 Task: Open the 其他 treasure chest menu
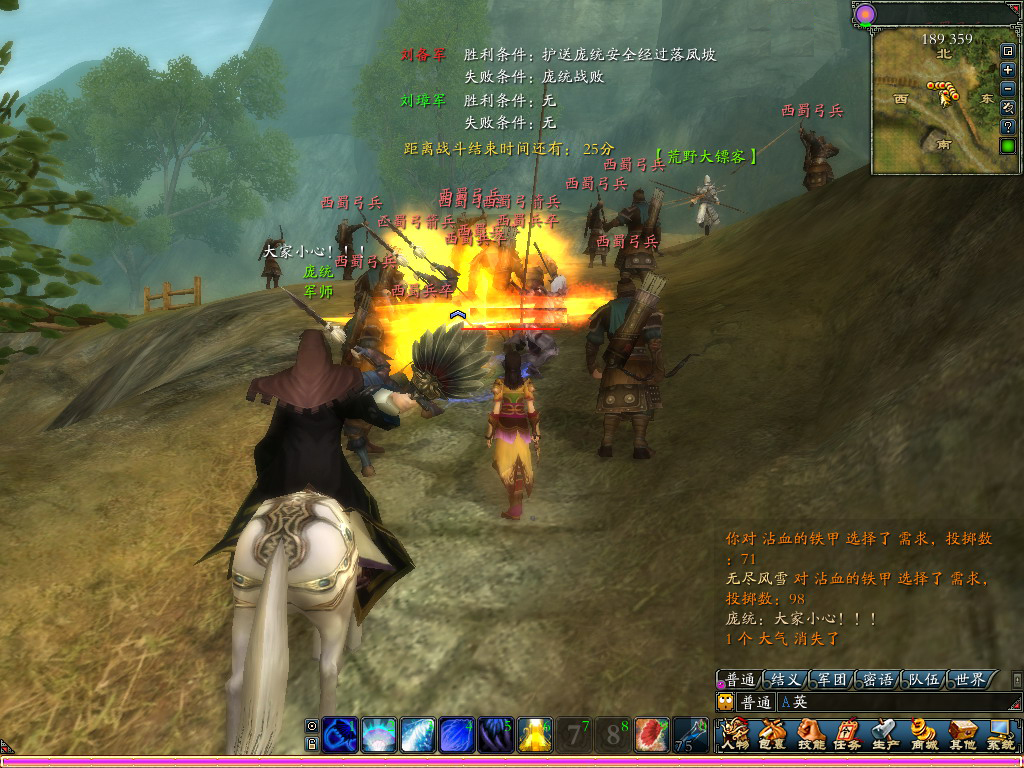[962, 735]
